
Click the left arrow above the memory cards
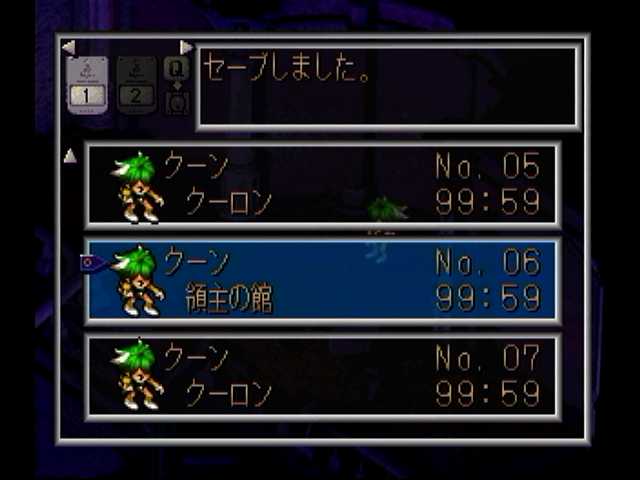click(x=68, y=47)
